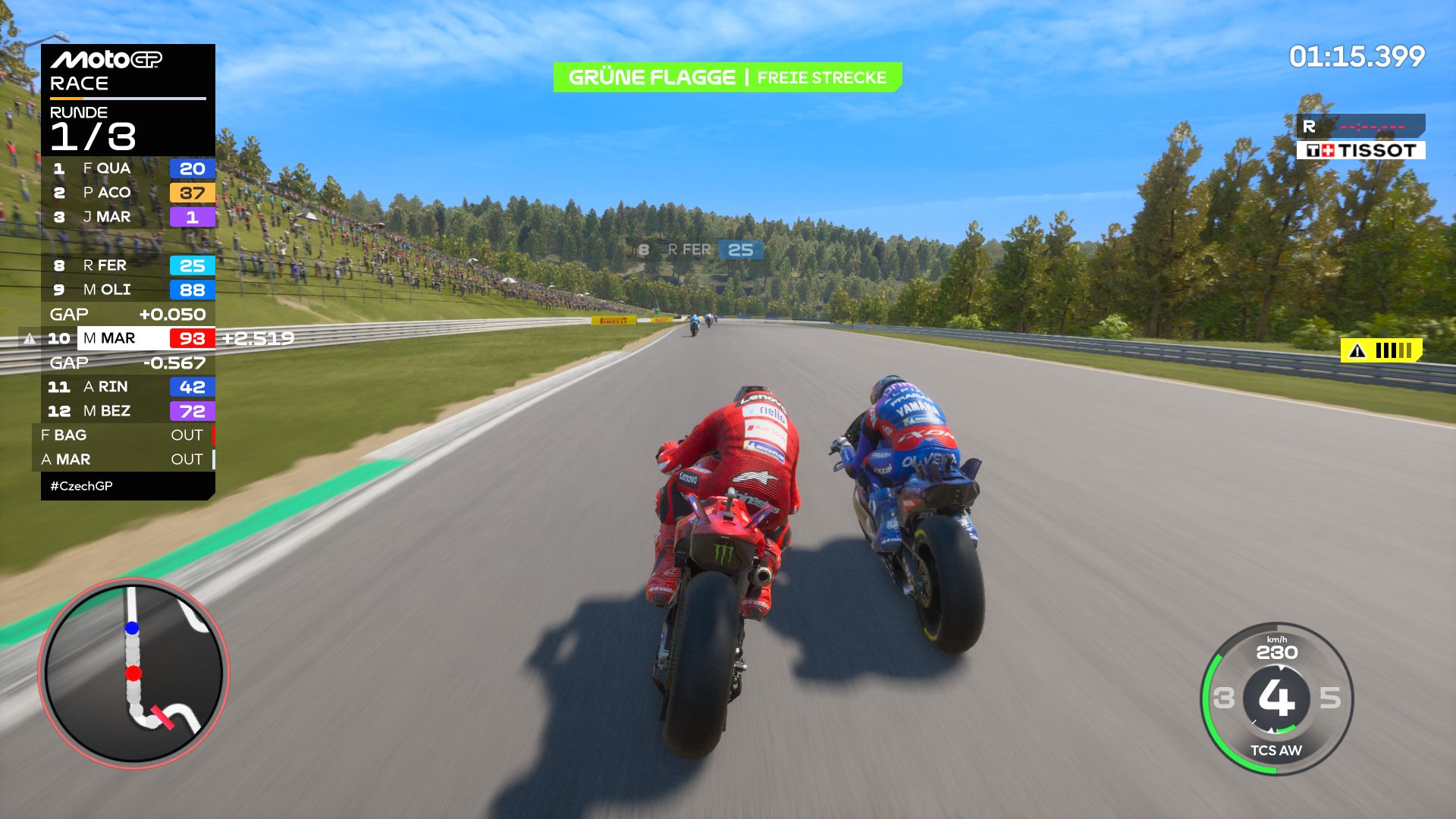Screen dimensions: 1456x819
Task: Toggle the GRÜNE FLAGGE banner
Action: (654, 77)
